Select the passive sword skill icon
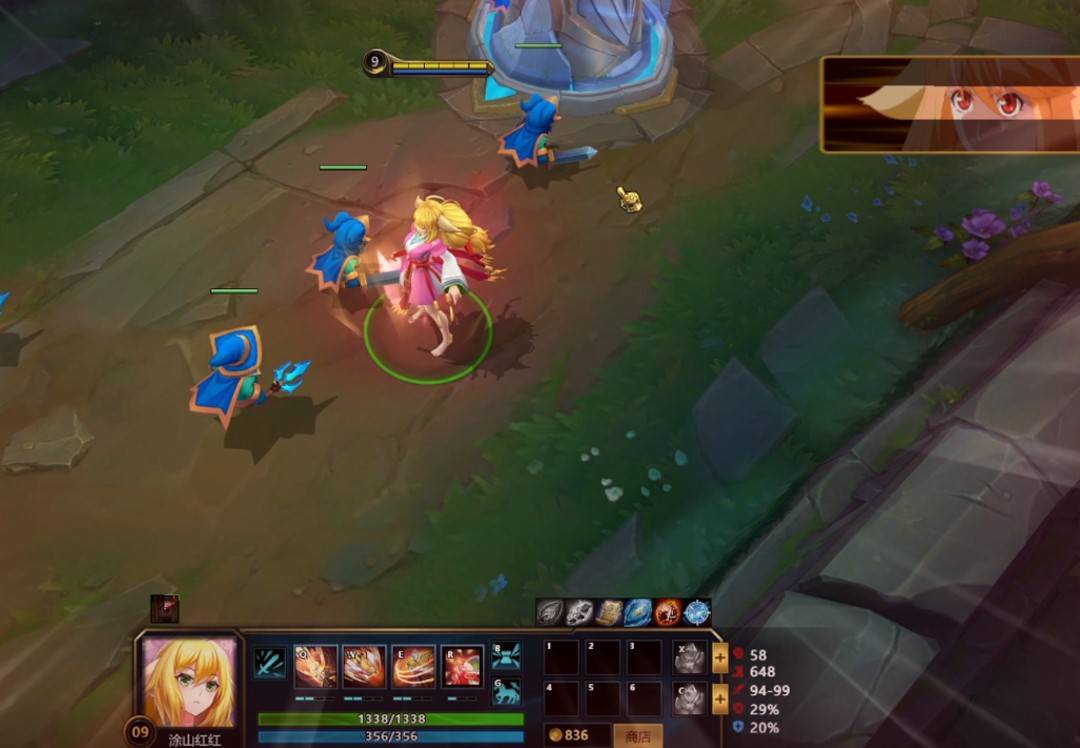The height and width of the screenshot is (748, 1080). pyautogui.click(x=269, y=663)
